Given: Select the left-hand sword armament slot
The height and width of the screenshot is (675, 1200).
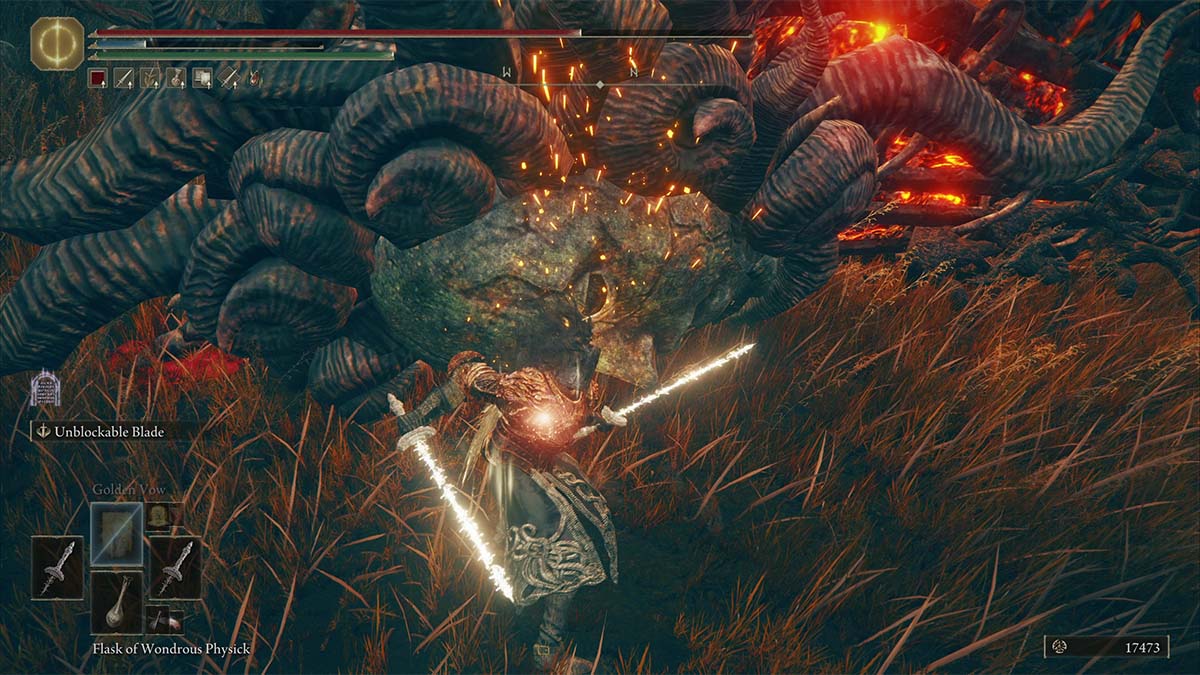Looking at the screenshot, I should [57, 567].
